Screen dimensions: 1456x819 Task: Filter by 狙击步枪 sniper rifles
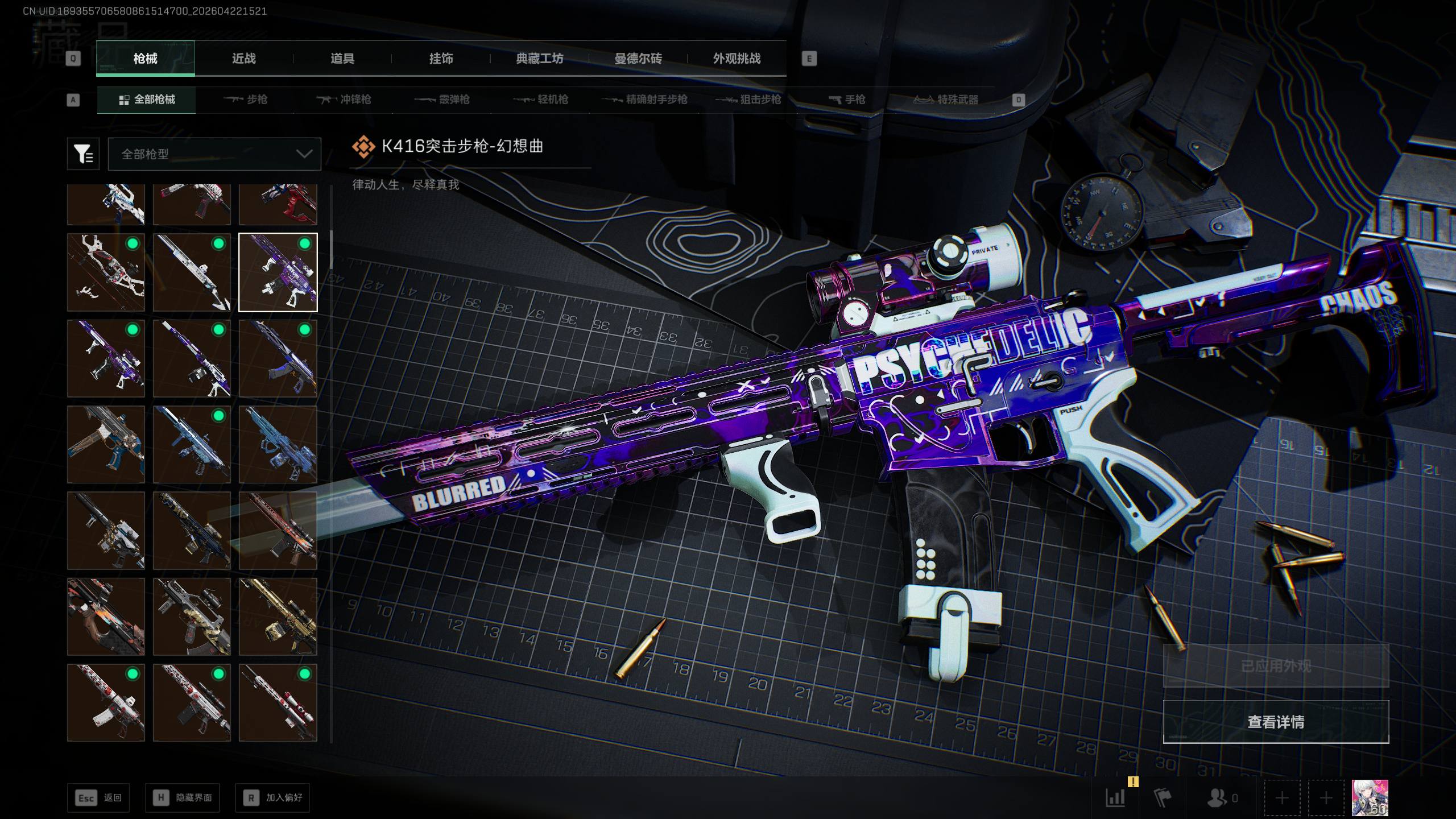[x=748, y=100]
